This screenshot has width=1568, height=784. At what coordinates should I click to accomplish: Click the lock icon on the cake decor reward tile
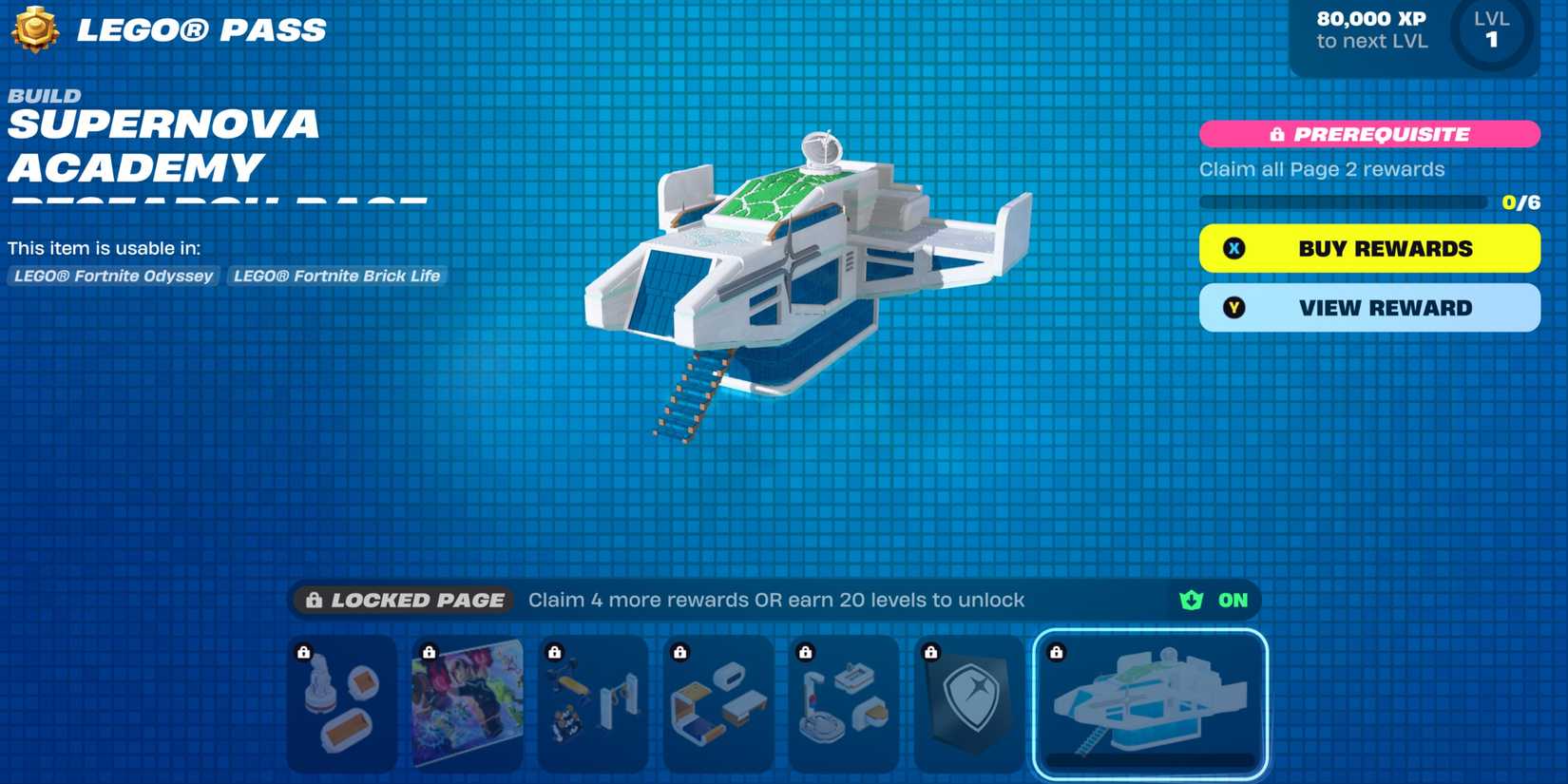304,652
